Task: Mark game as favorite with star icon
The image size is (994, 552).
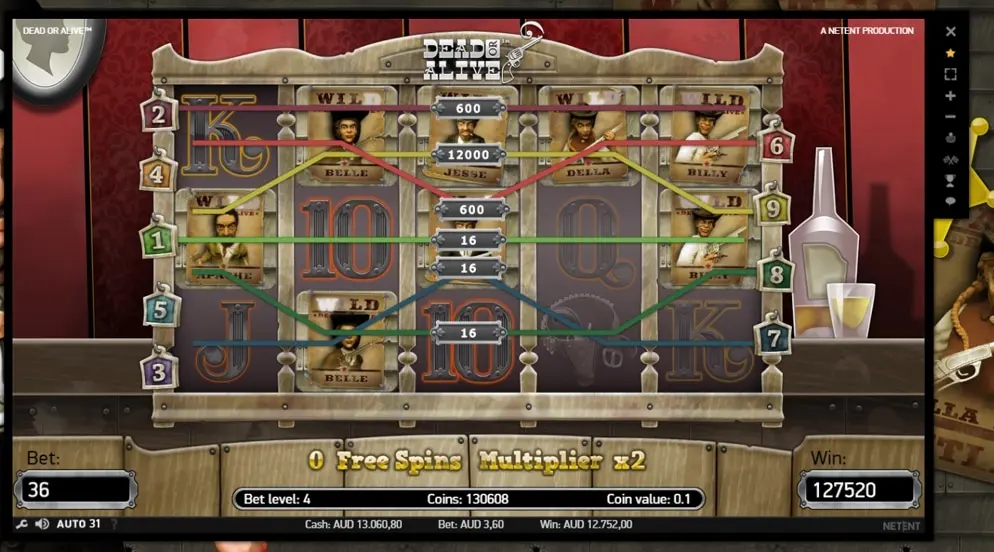Action: (951, 53)
